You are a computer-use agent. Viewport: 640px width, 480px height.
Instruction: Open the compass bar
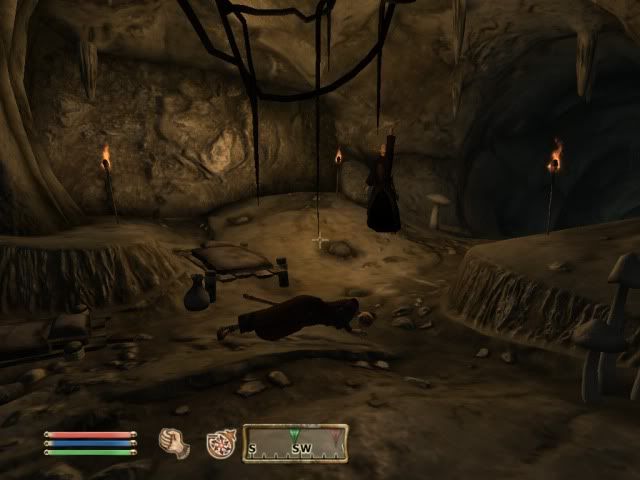coord(295,443)
